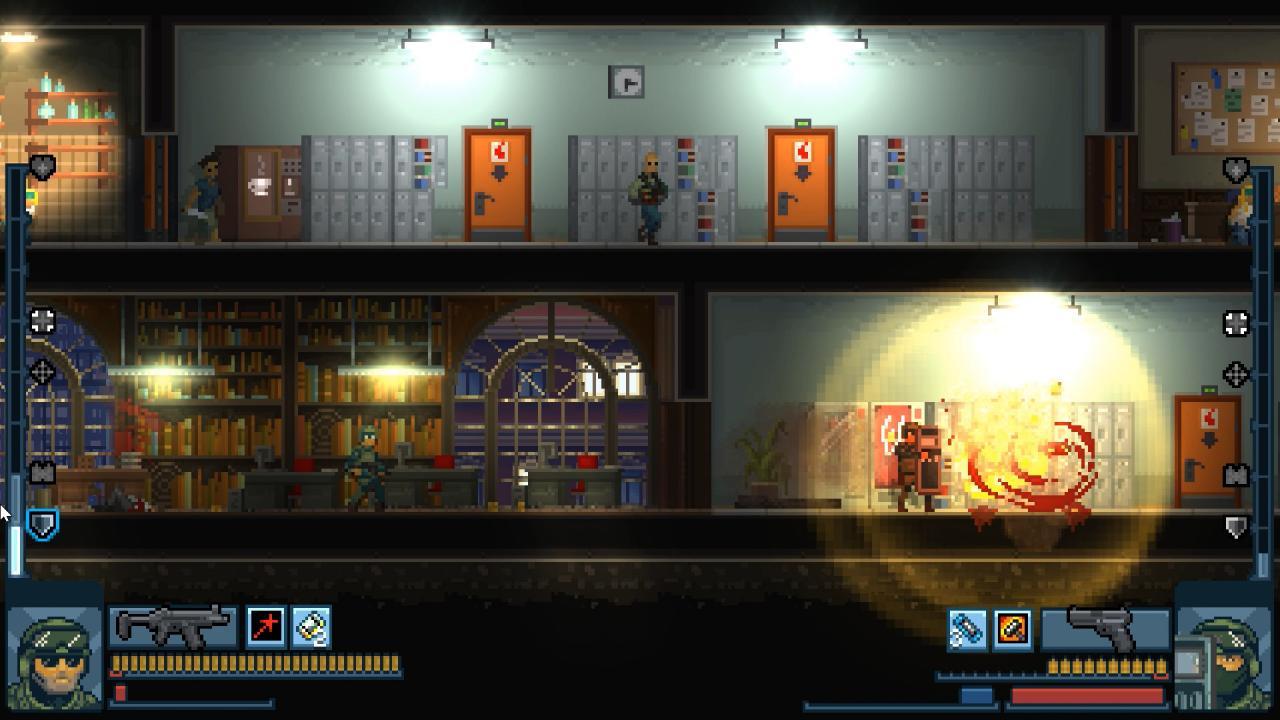Select the assault rifle in left trooper's loadout
1280x720 pixels.
170,628
